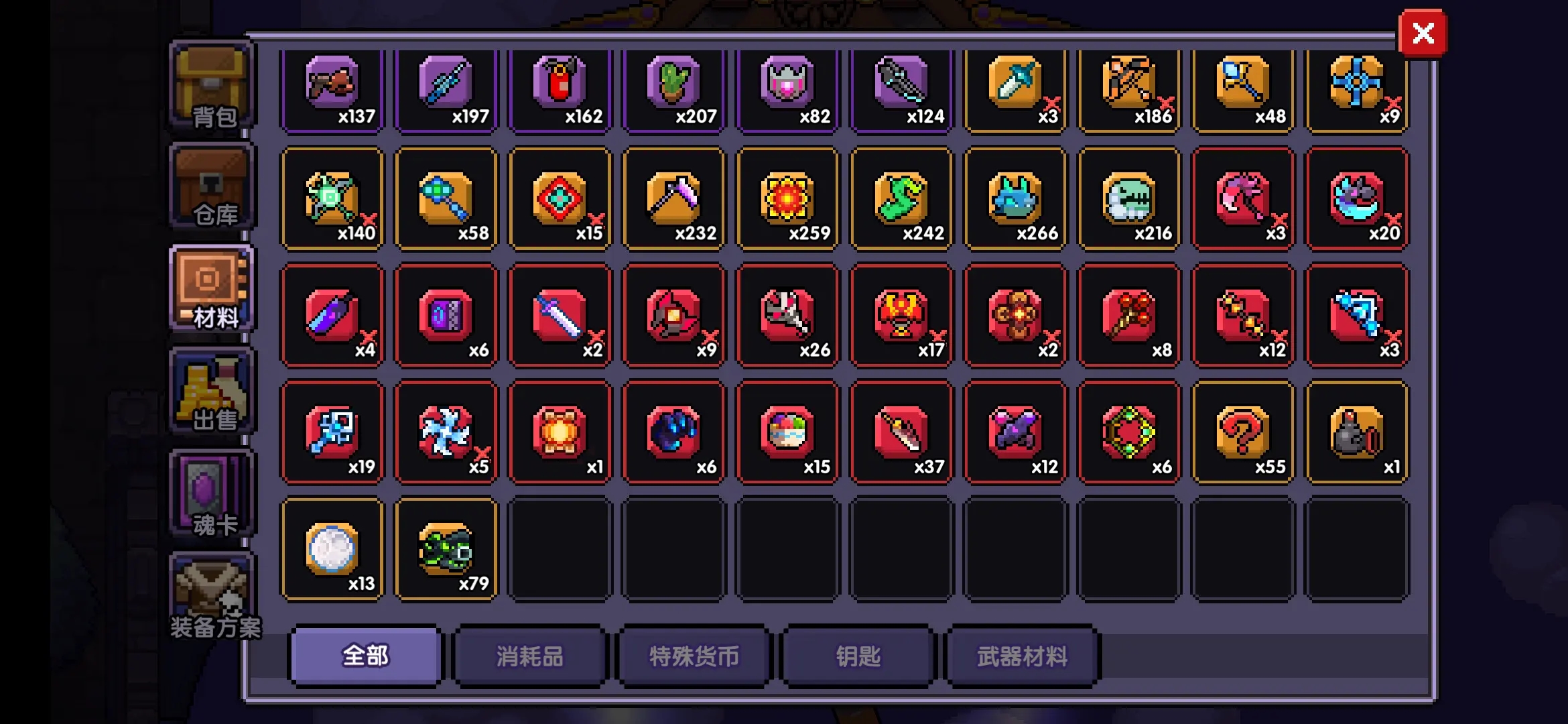Select the 材料 materials section
The image size is (1568, 724).
(x=212, y=290)
